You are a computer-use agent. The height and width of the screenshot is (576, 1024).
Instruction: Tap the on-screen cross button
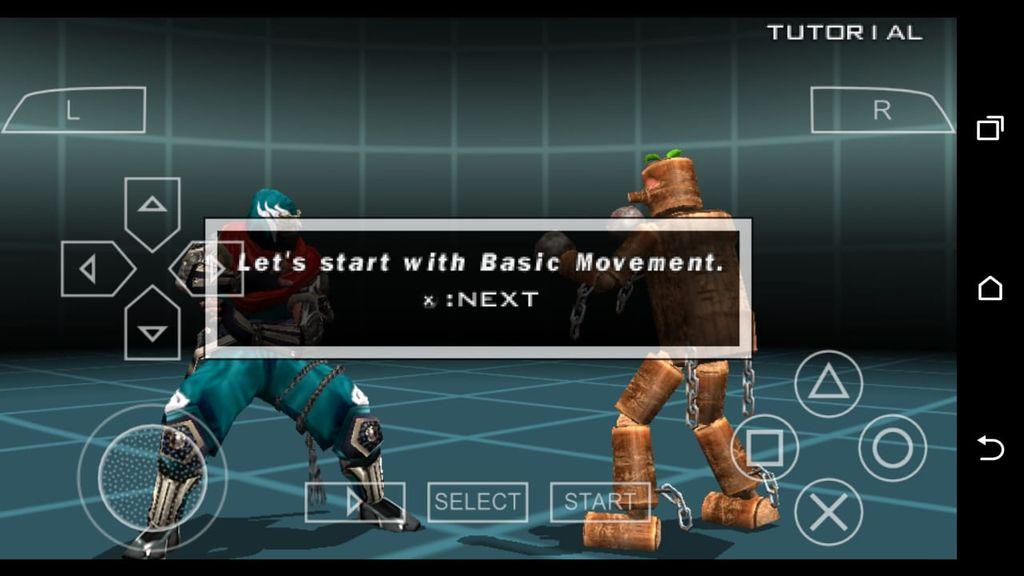[x=828, y=512]
